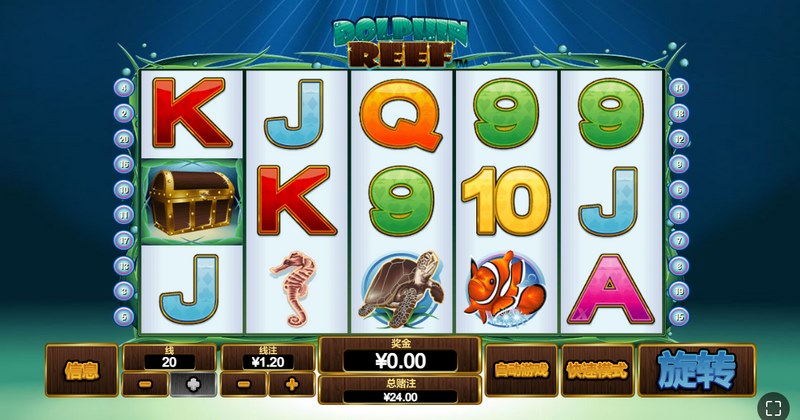
Task: Lower the line bet (线注)
Action: point(243,384)
